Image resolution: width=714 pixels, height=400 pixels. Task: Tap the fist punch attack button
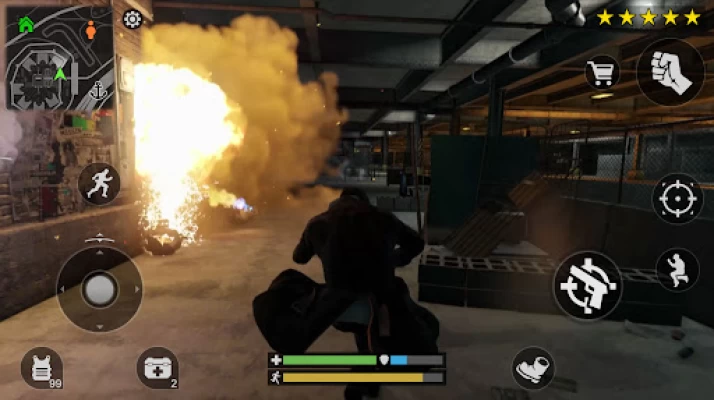[x=670, y=72]
